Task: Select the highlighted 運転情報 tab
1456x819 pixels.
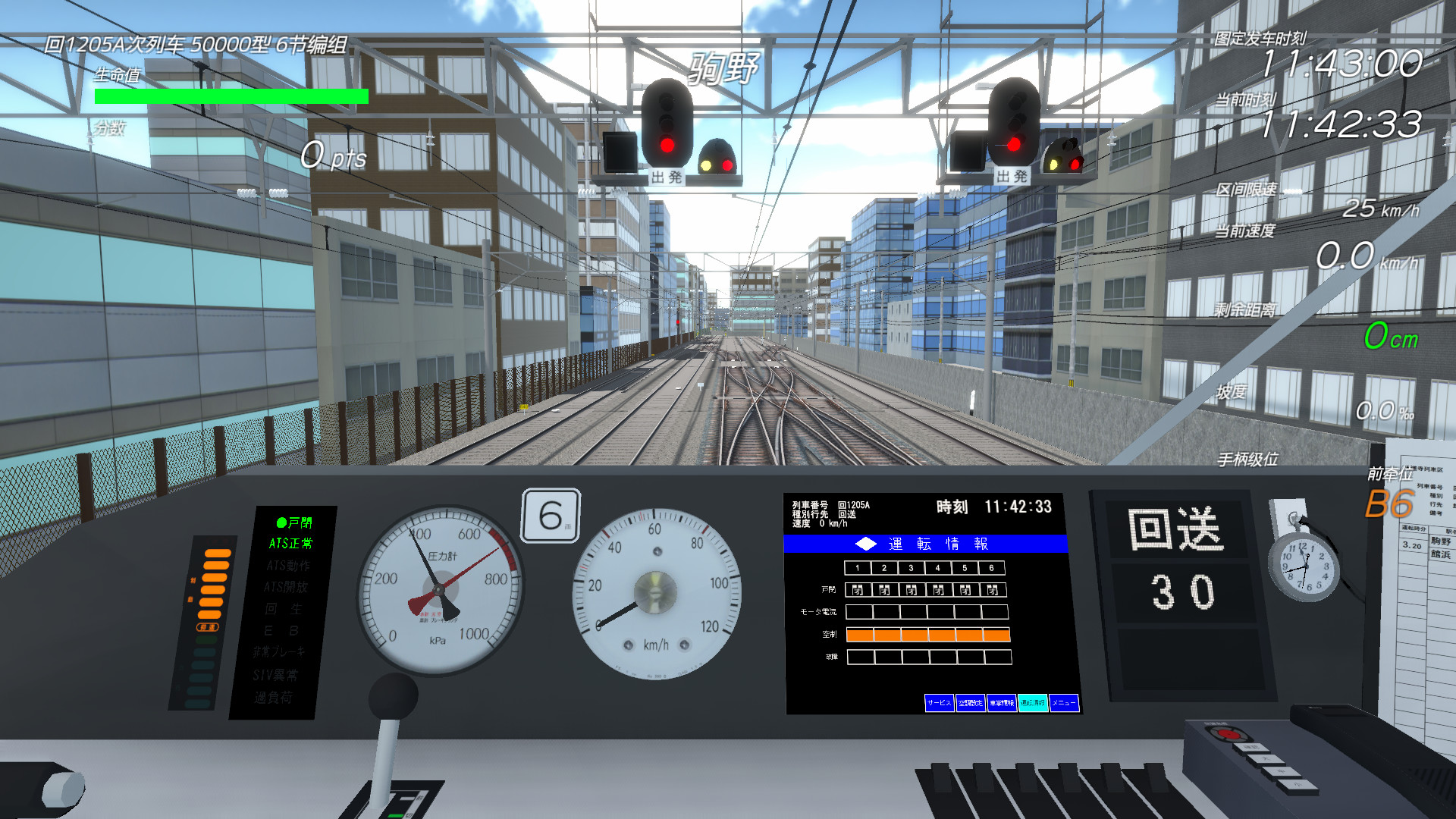Action: [x=1033, y=703]
